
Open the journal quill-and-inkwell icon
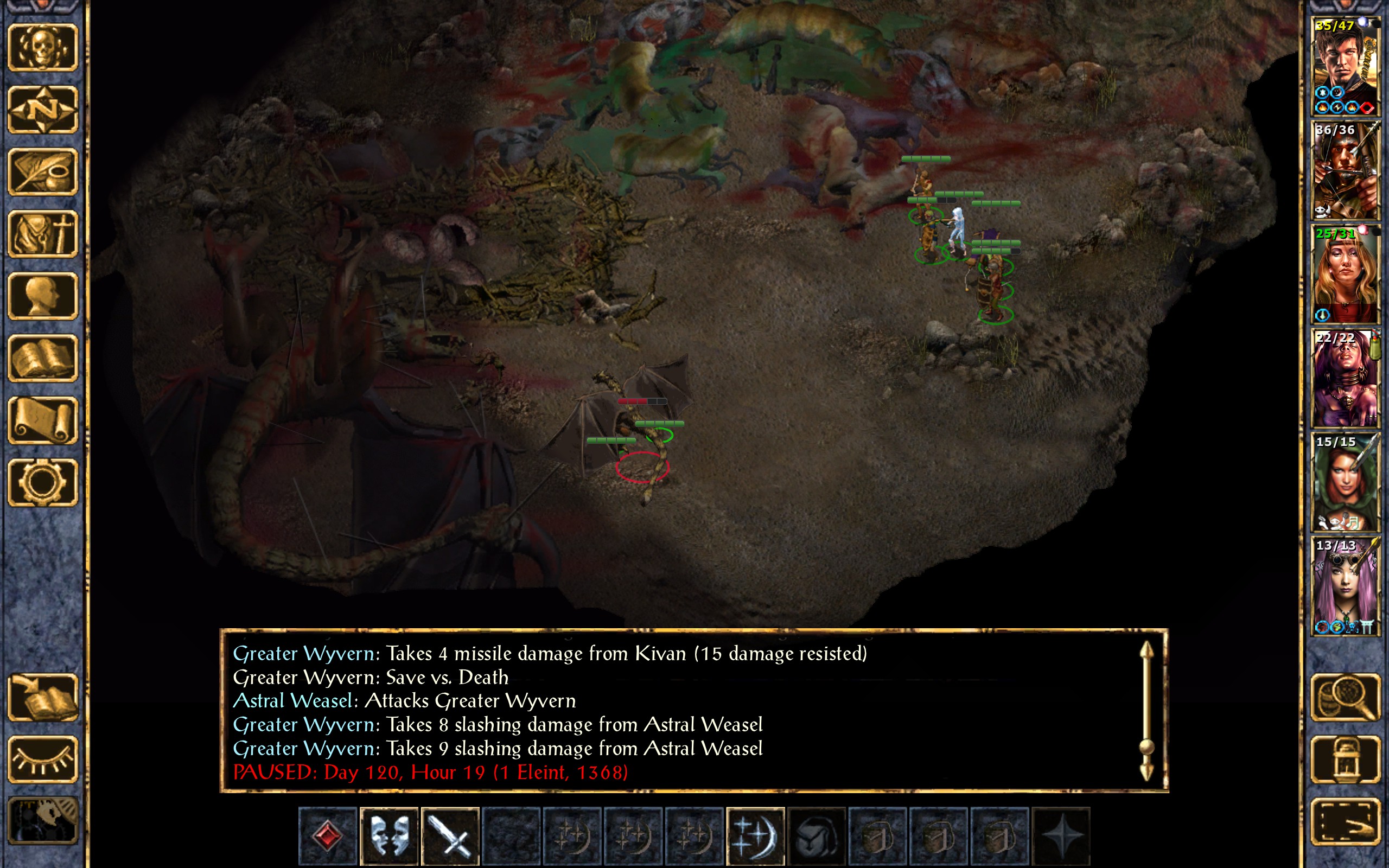pyautogui.click(x=43, y=171)
